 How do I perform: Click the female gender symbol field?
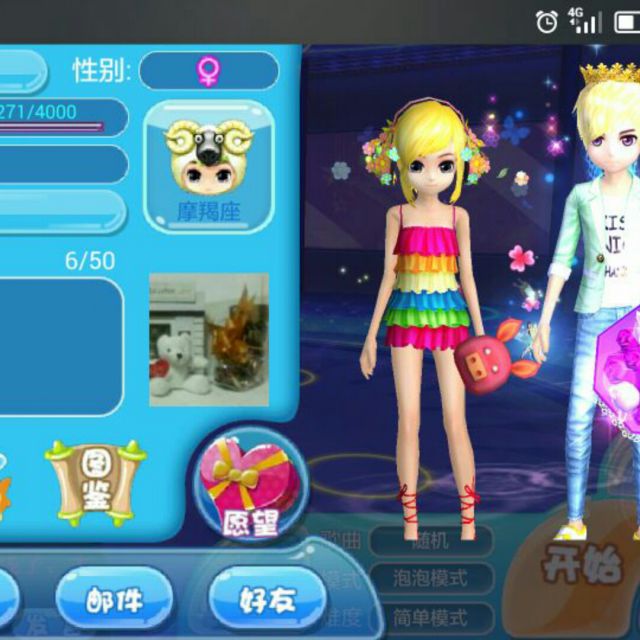tap(208, 70)
